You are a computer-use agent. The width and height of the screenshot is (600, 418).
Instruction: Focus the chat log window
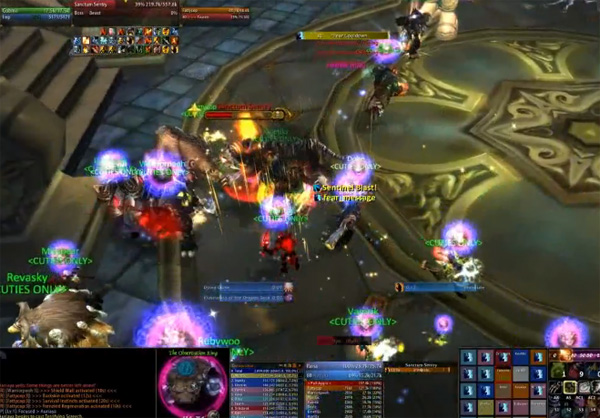point(75,390)
